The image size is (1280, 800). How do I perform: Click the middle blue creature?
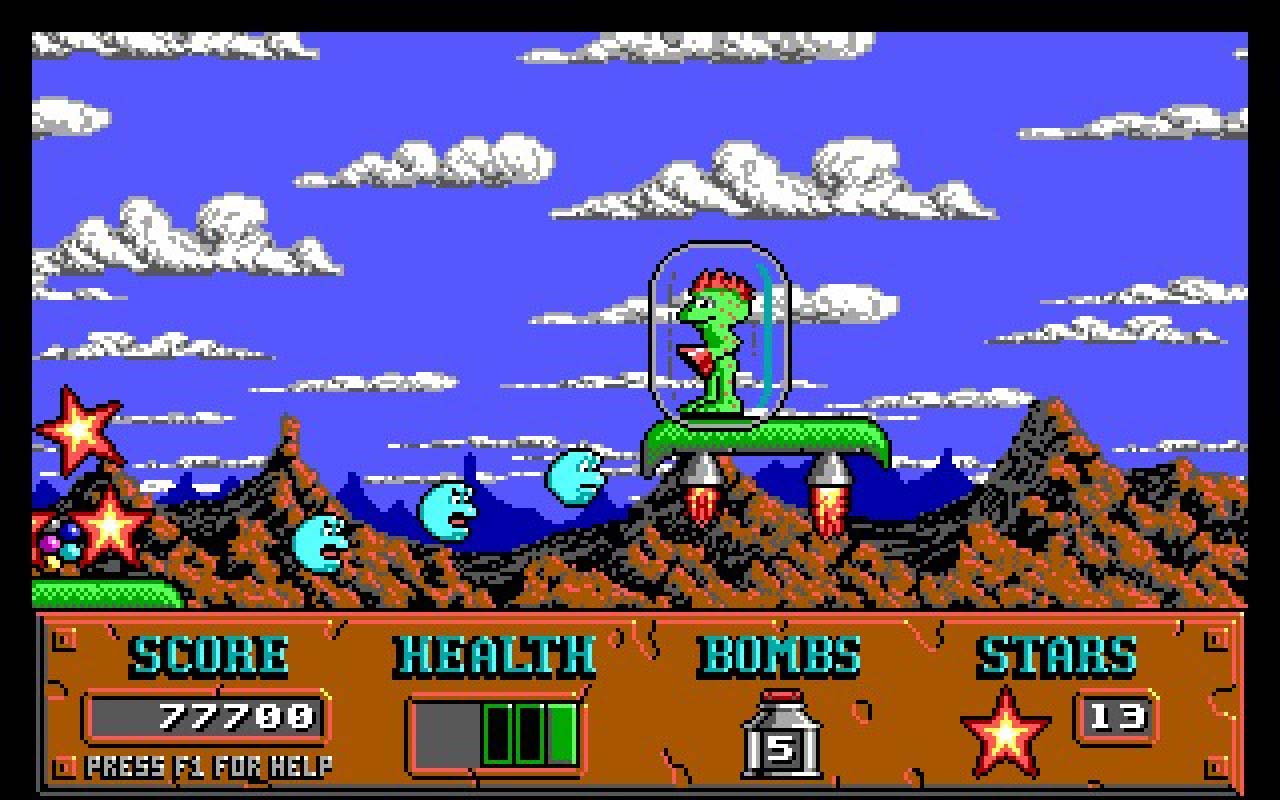pos(447,512)
